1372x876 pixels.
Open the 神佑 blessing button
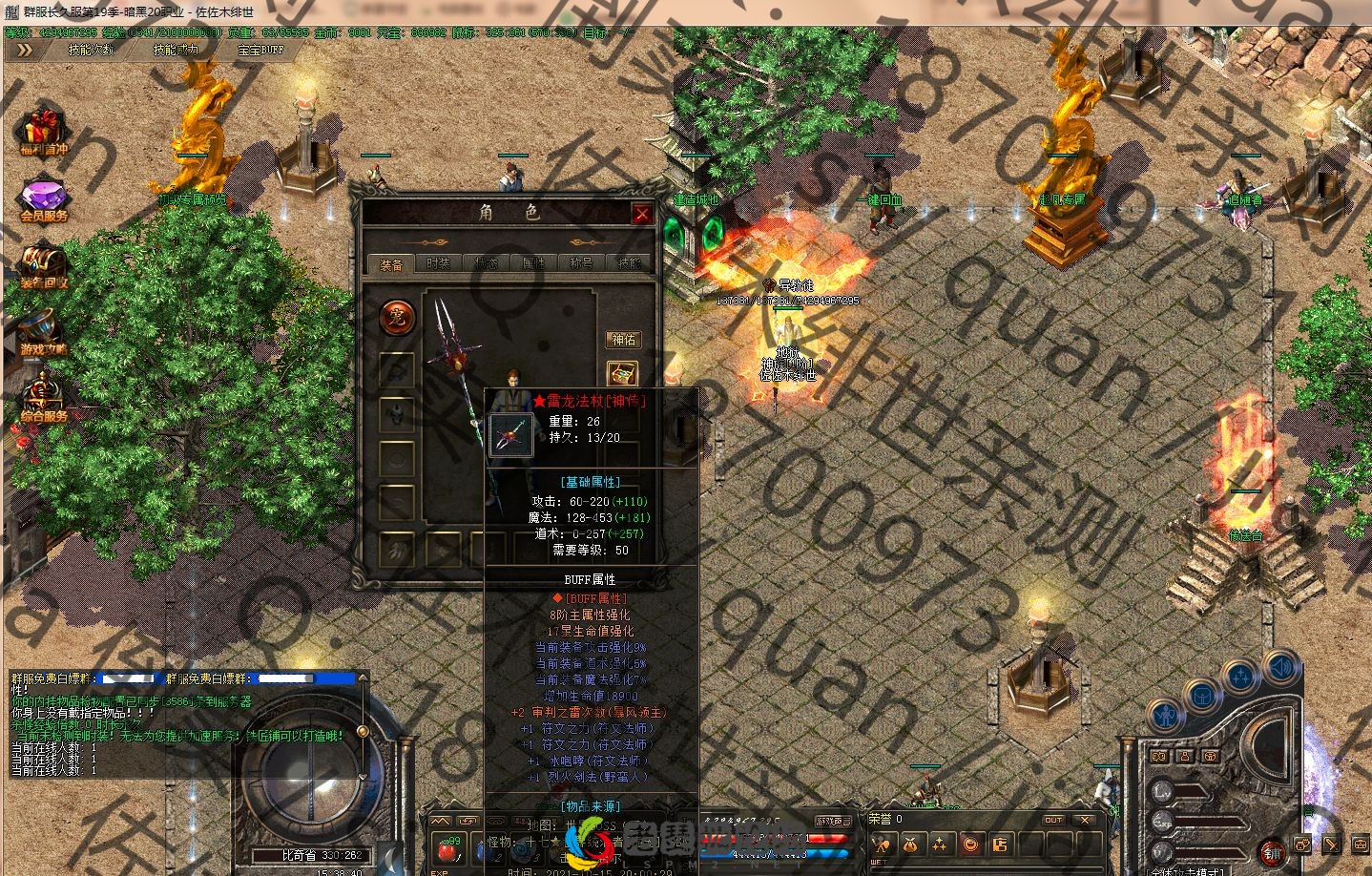623,339
